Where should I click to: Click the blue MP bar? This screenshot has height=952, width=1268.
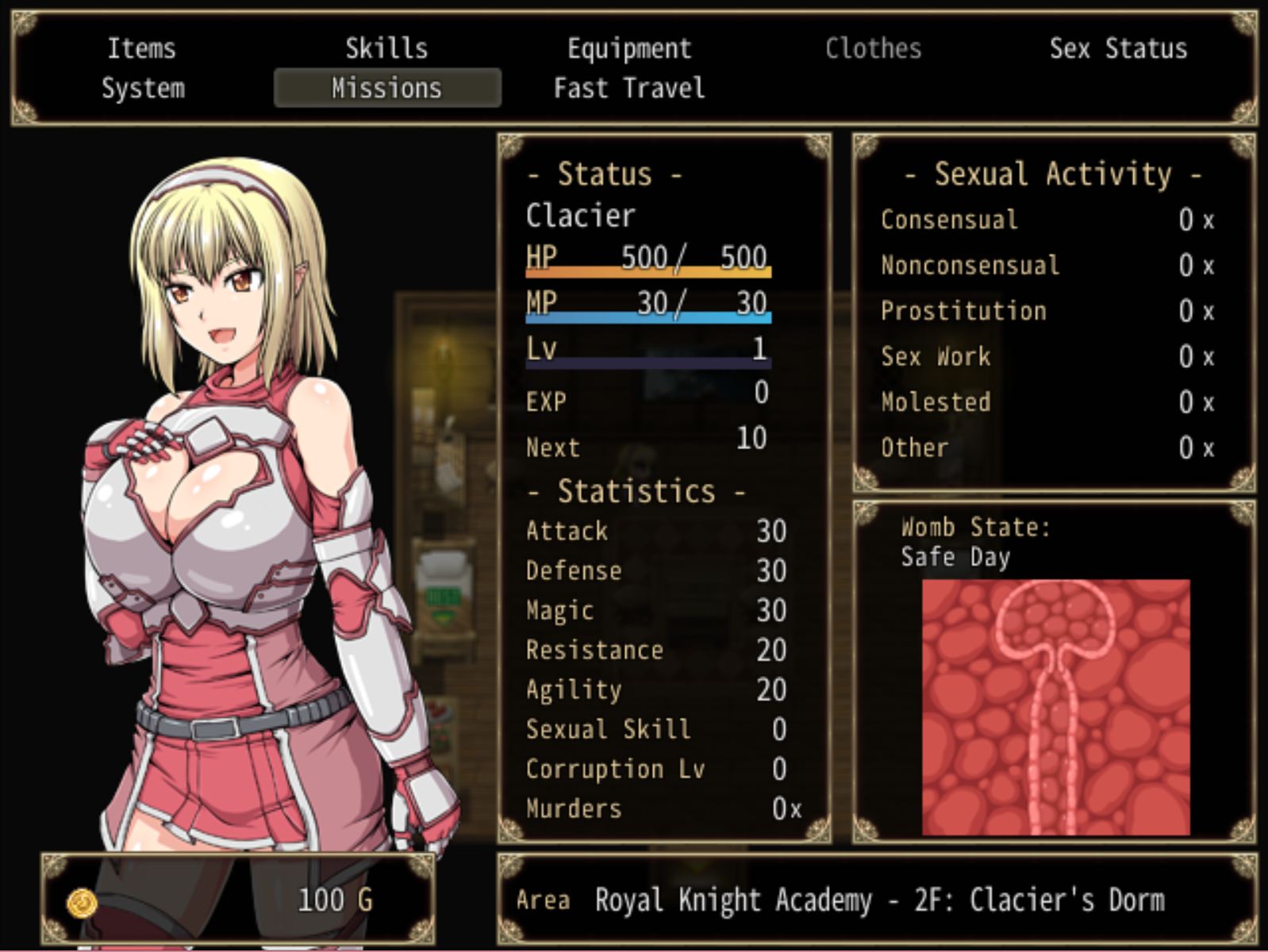(x=647, y=319)
